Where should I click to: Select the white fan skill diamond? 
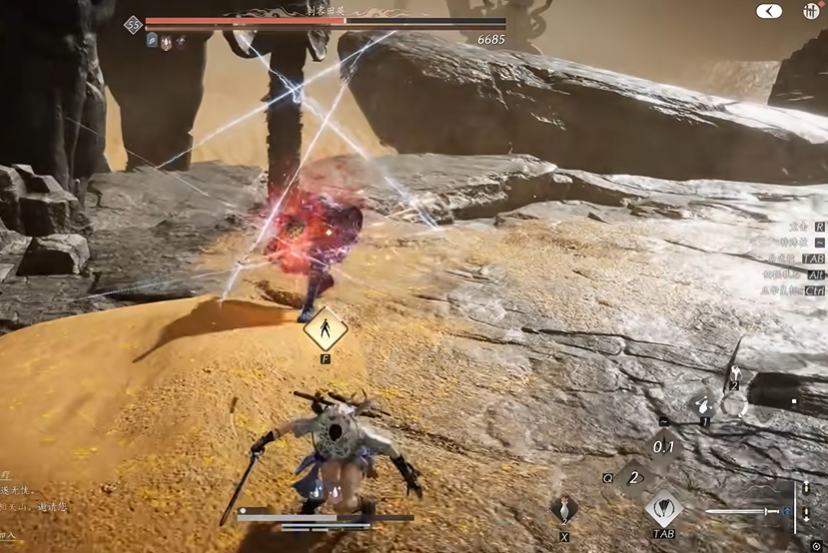click(664, 507)
